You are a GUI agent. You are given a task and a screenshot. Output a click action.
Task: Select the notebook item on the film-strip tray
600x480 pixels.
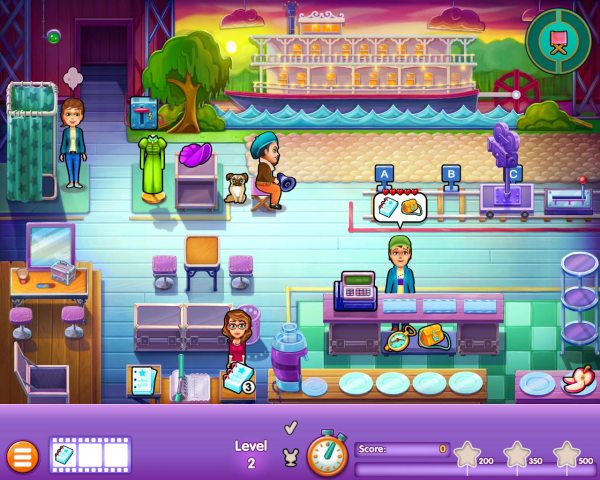pyautogui.click(x=64, y=454)
